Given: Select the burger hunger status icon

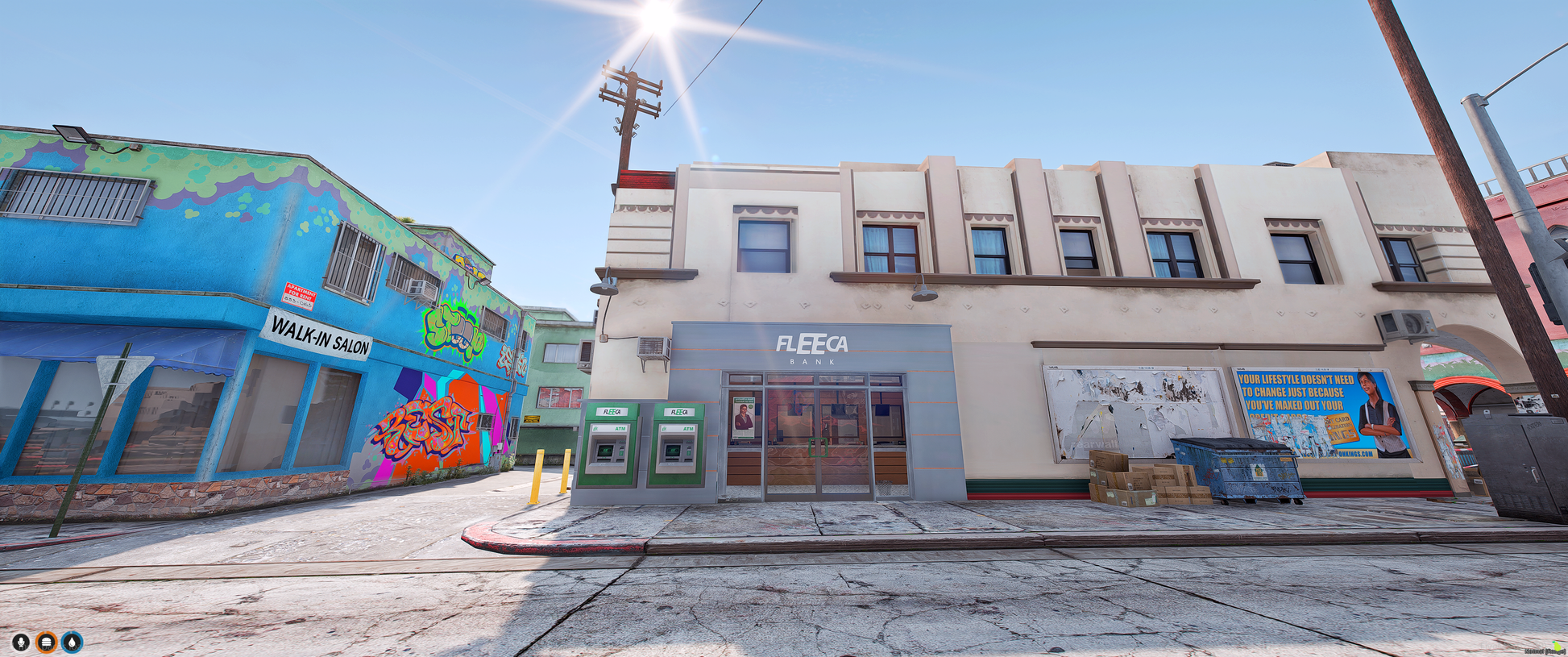Looking at the screenshot, I should point(47,642).
